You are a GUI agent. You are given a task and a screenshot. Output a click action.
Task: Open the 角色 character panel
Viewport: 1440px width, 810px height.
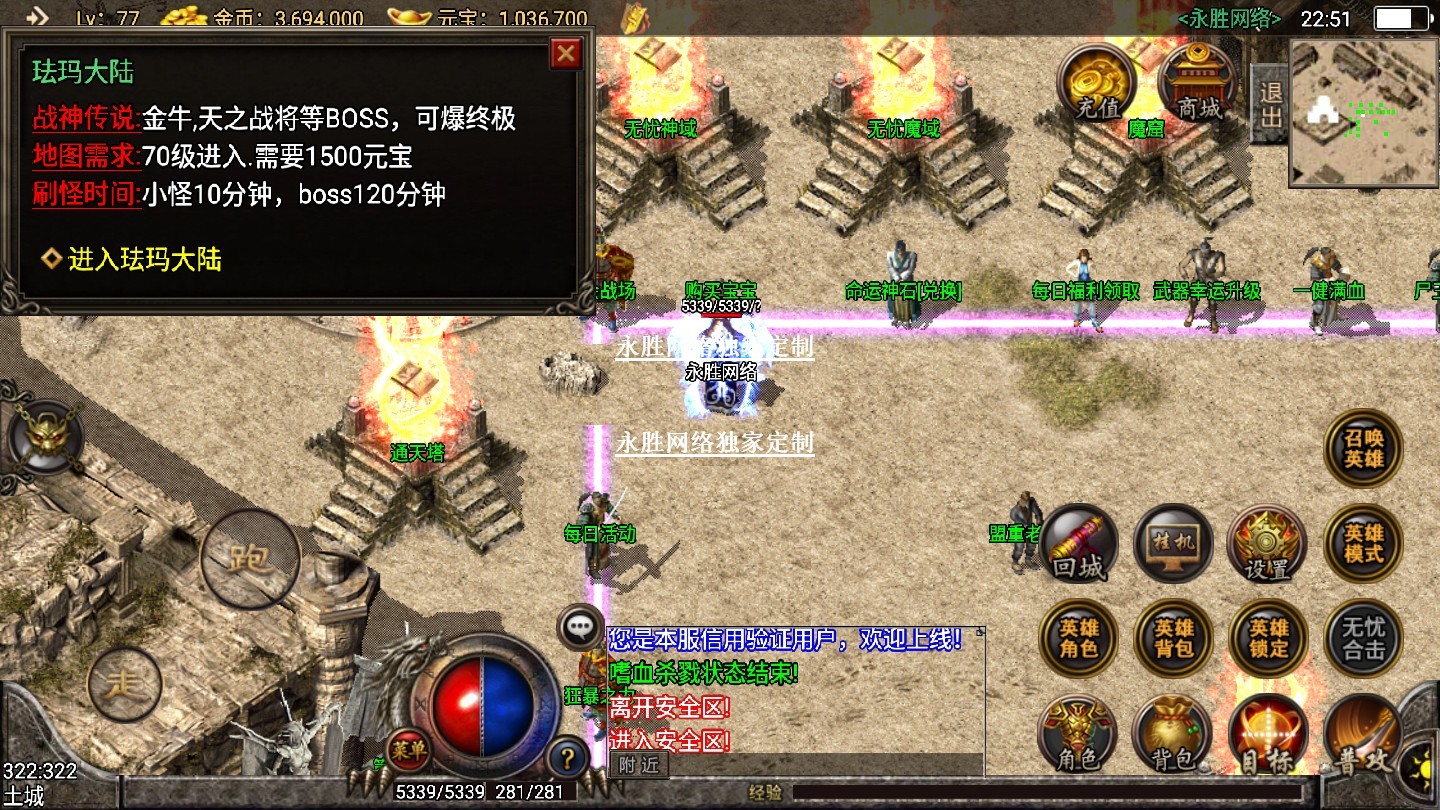pyautogui.click(x=1078, y=735)
